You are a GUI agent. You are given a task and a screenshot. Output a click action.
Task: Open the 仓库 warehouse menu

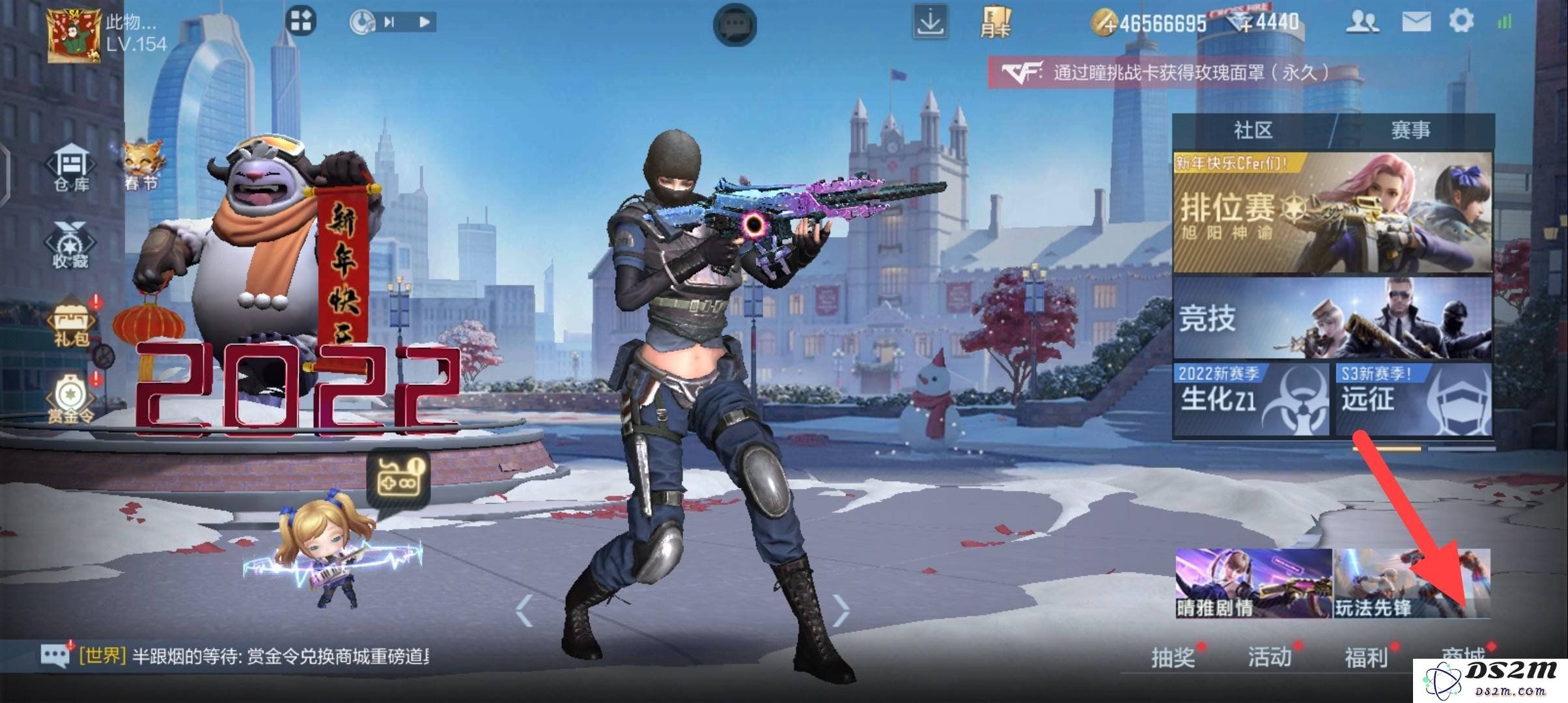pos(72,169)
